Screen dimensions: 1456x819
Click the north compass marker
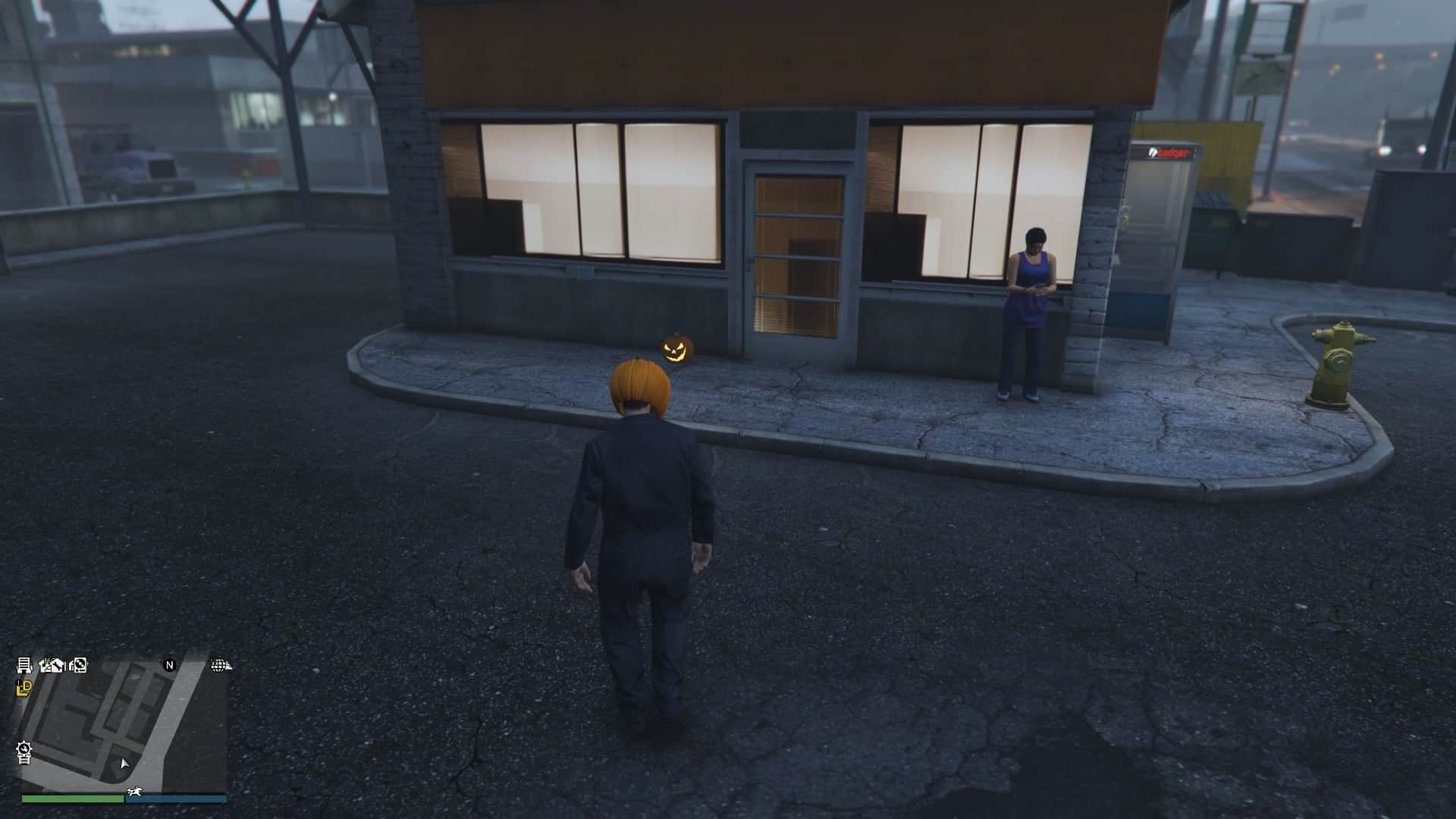pos(170,665)
